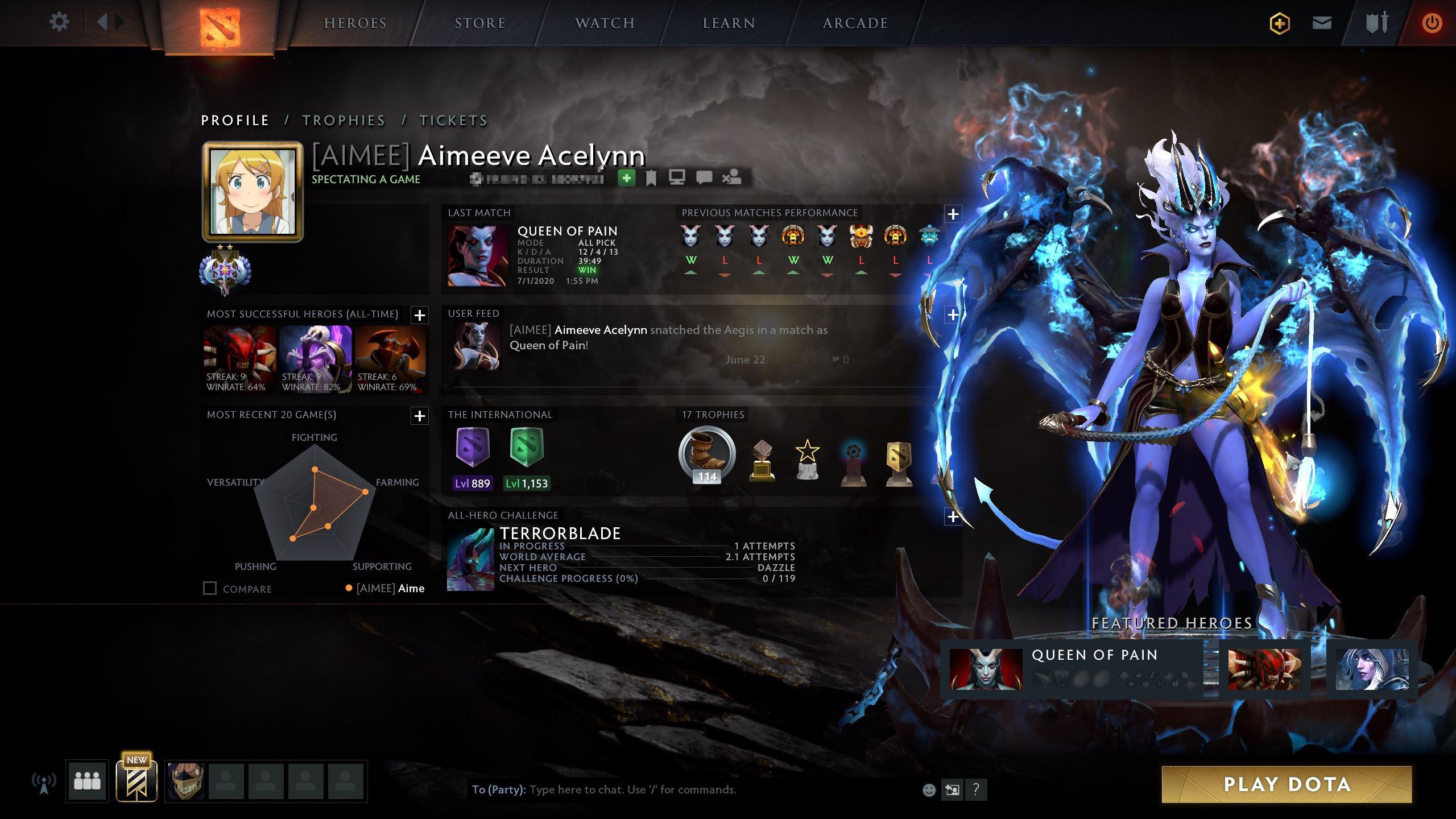The height and width of the screenshot is (819, 1456).
Task: Toggle the Compare checkbox
Action: point(210,588)
